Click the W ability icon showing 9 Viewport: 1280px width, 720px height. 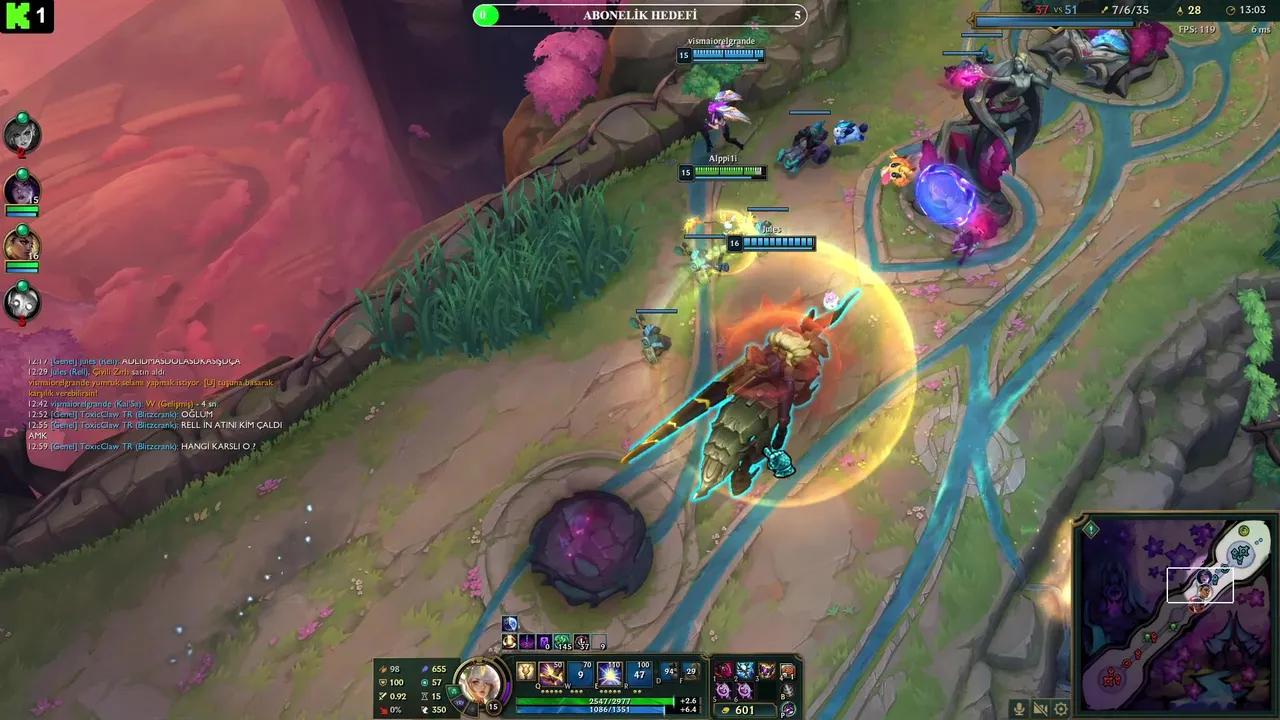(x=581, y=673)
